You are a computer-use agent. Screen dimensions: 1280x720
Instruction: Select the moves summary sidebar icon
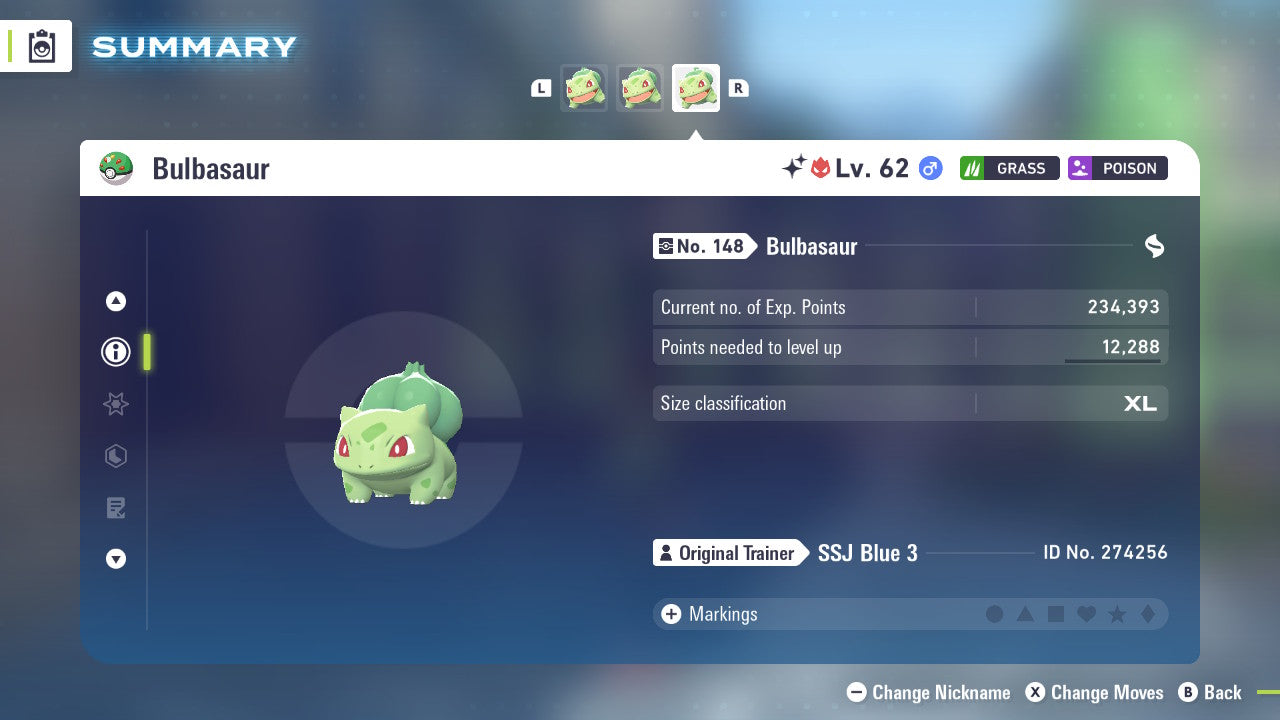coord(116,508)
